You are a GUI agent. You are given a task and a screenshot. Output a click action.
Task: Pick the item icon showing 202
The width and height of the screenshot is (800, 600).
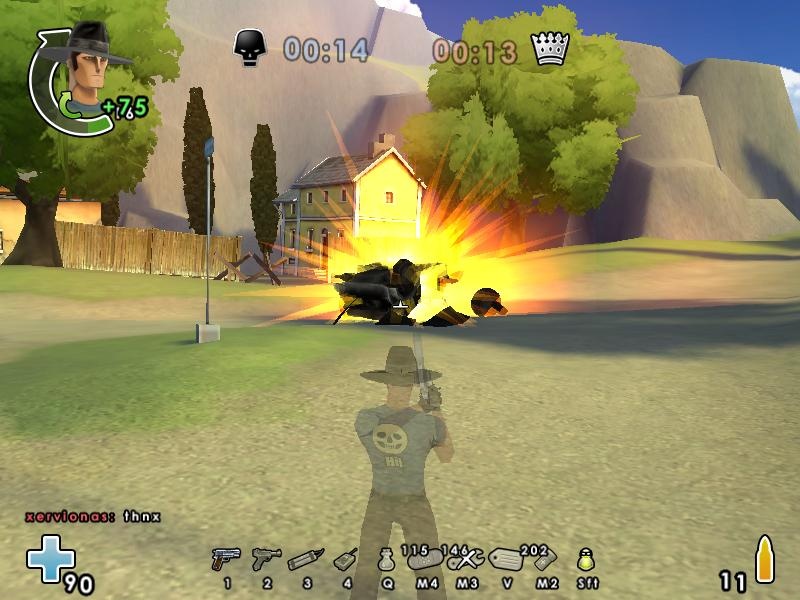546,559
